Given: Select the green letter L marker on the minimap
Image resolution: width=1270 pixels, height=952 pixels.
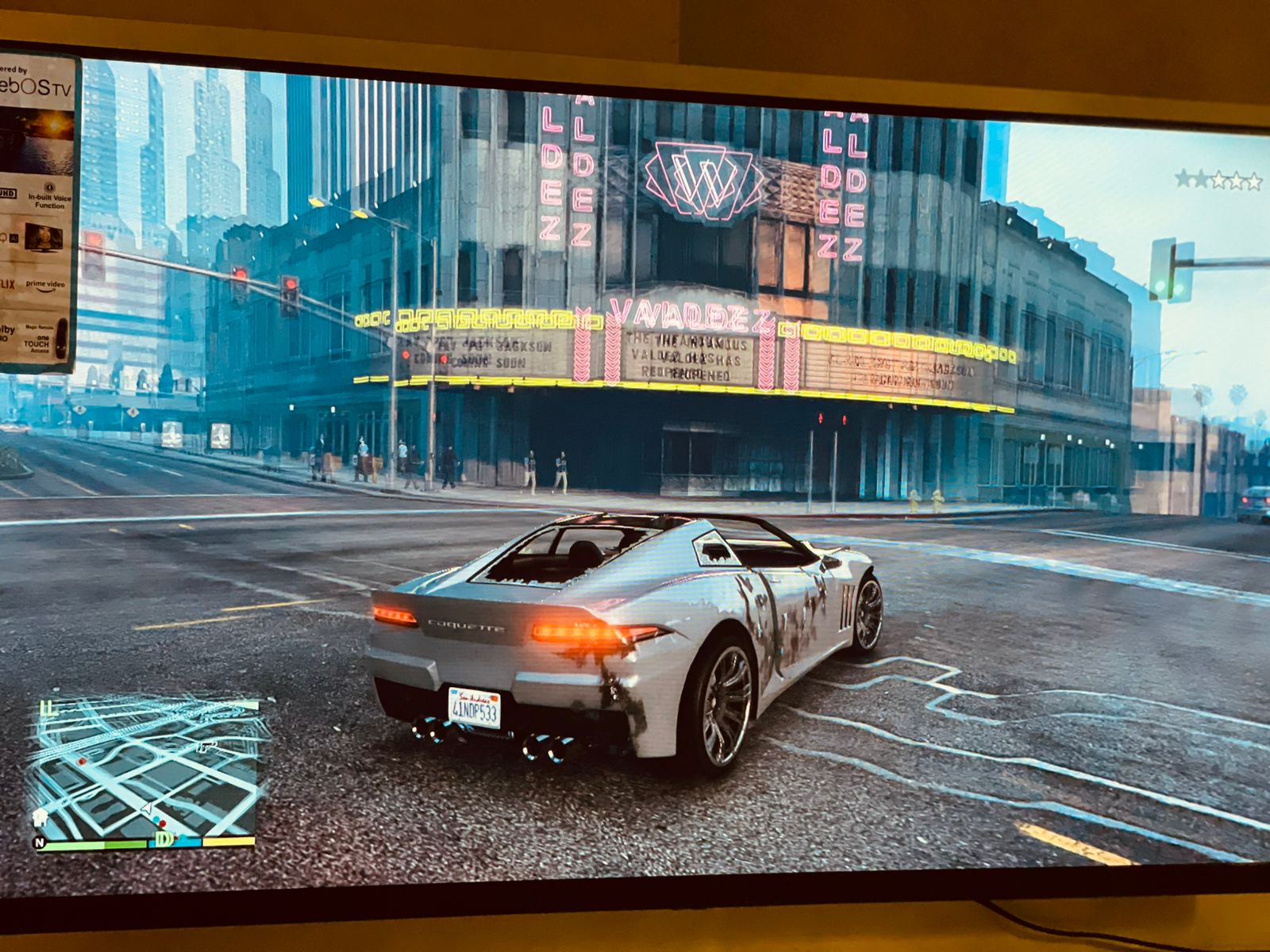Looking at the screenshot, I should coord(48,708).
